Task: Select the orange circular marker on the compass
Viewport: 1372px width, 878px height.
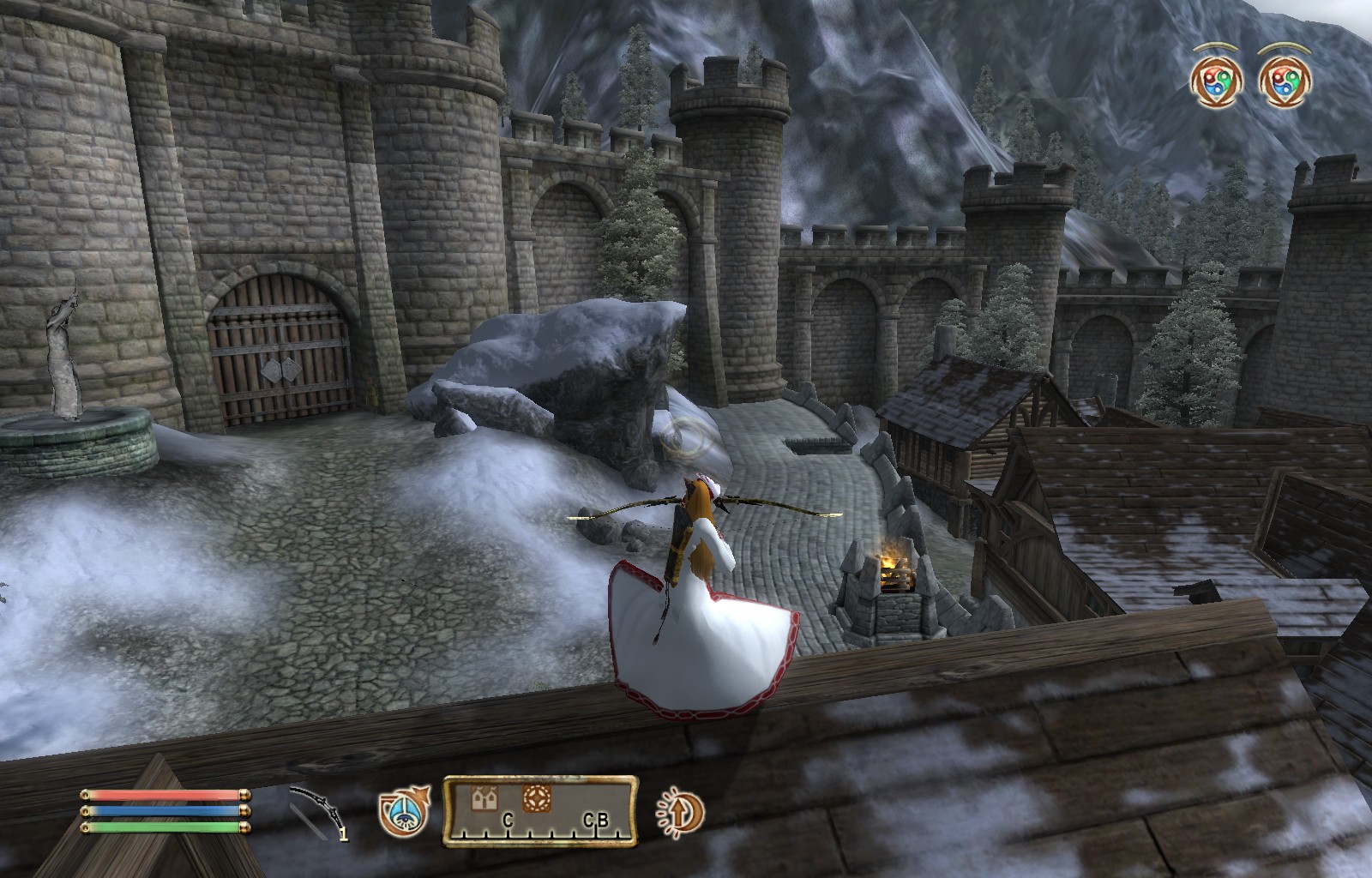Action: 536,799
